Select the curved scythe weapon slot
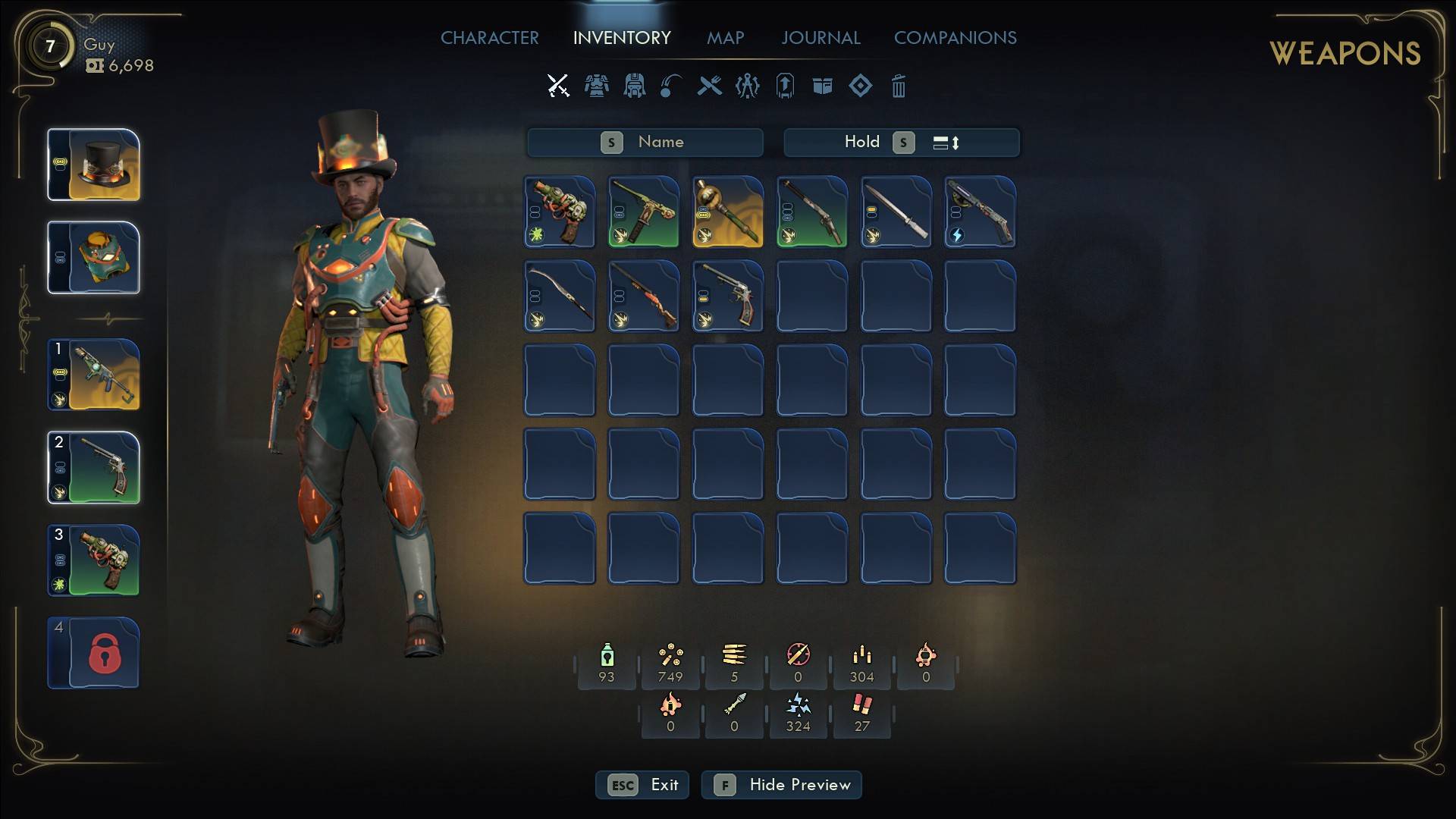 click(x=560, y=297)
